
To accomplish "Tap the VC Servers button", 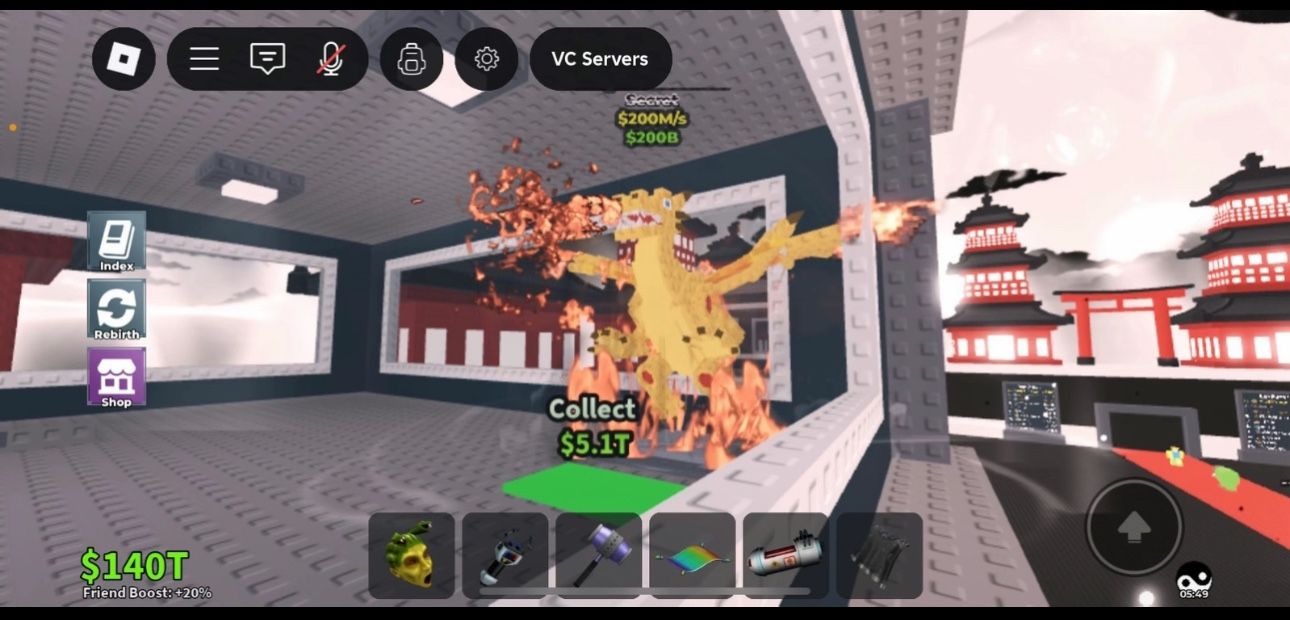I will pos(600,59).
